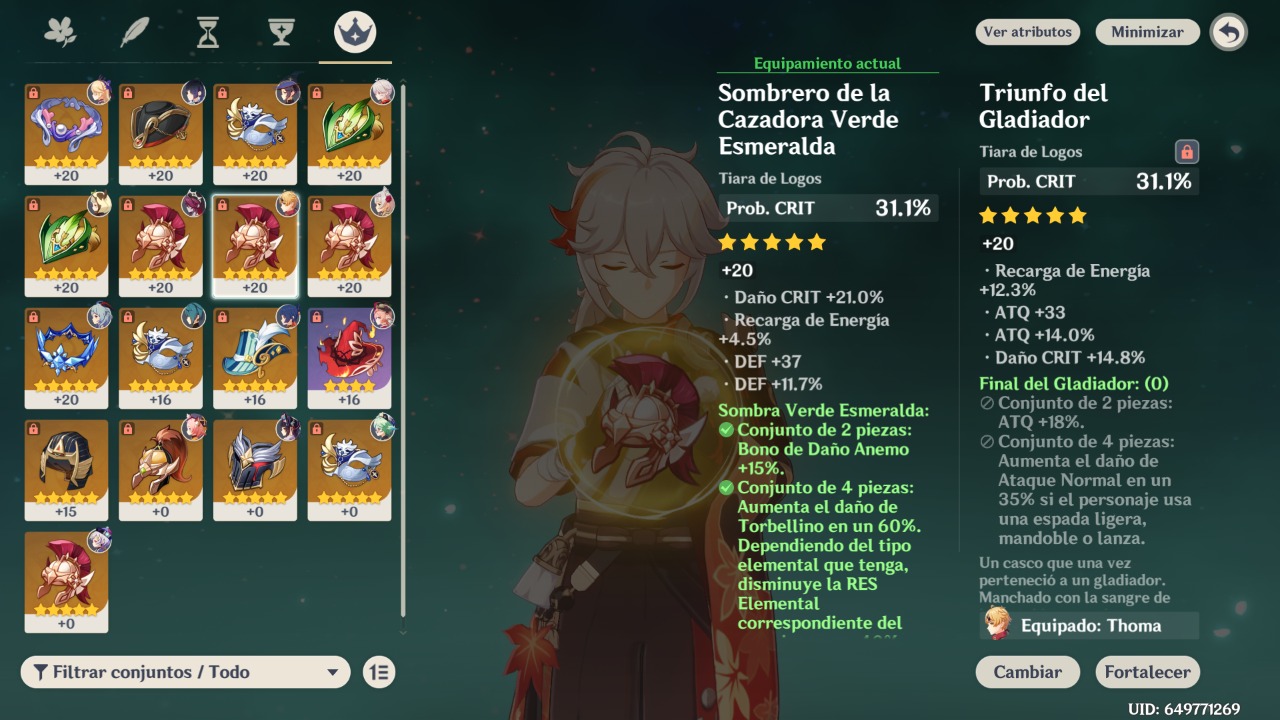Open Ver atributos

click(1027, 31)
